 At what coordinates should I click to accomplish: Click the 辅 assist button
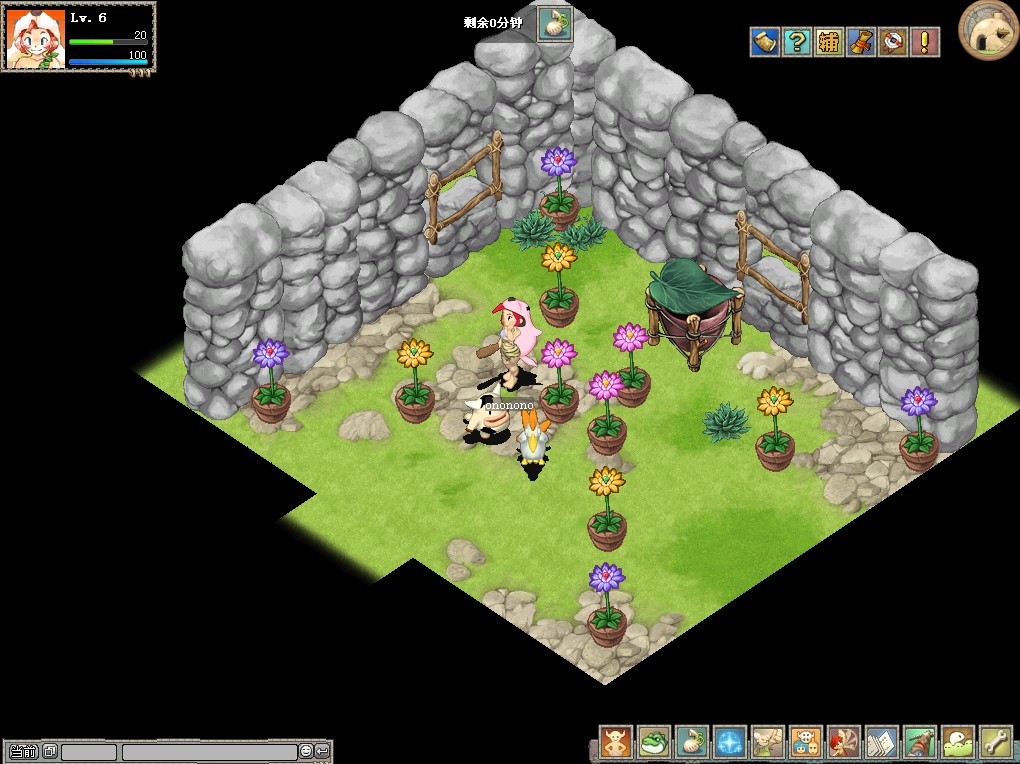829,42
